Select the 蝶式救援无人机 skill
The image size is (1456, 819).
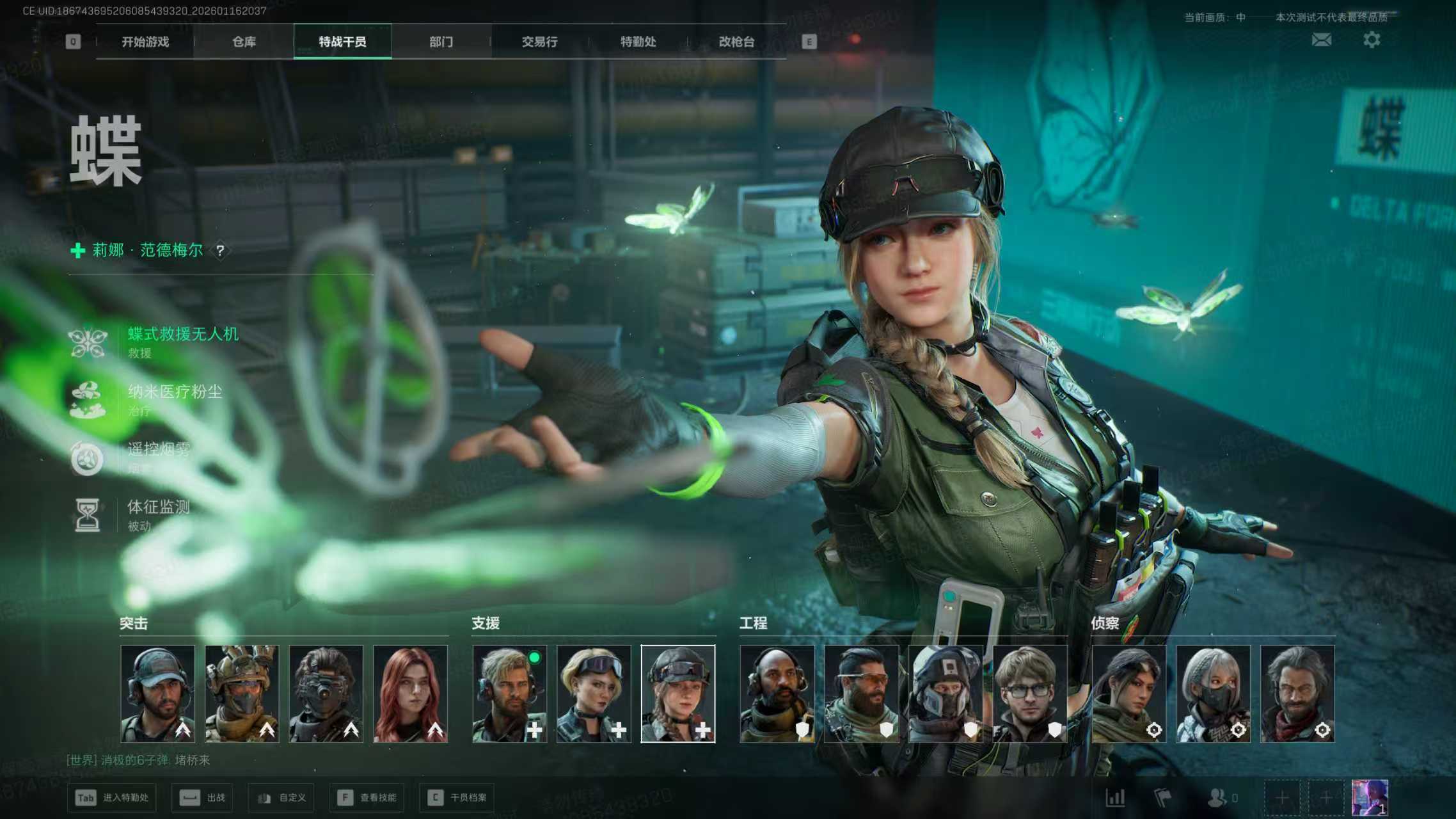click(182, 335)
